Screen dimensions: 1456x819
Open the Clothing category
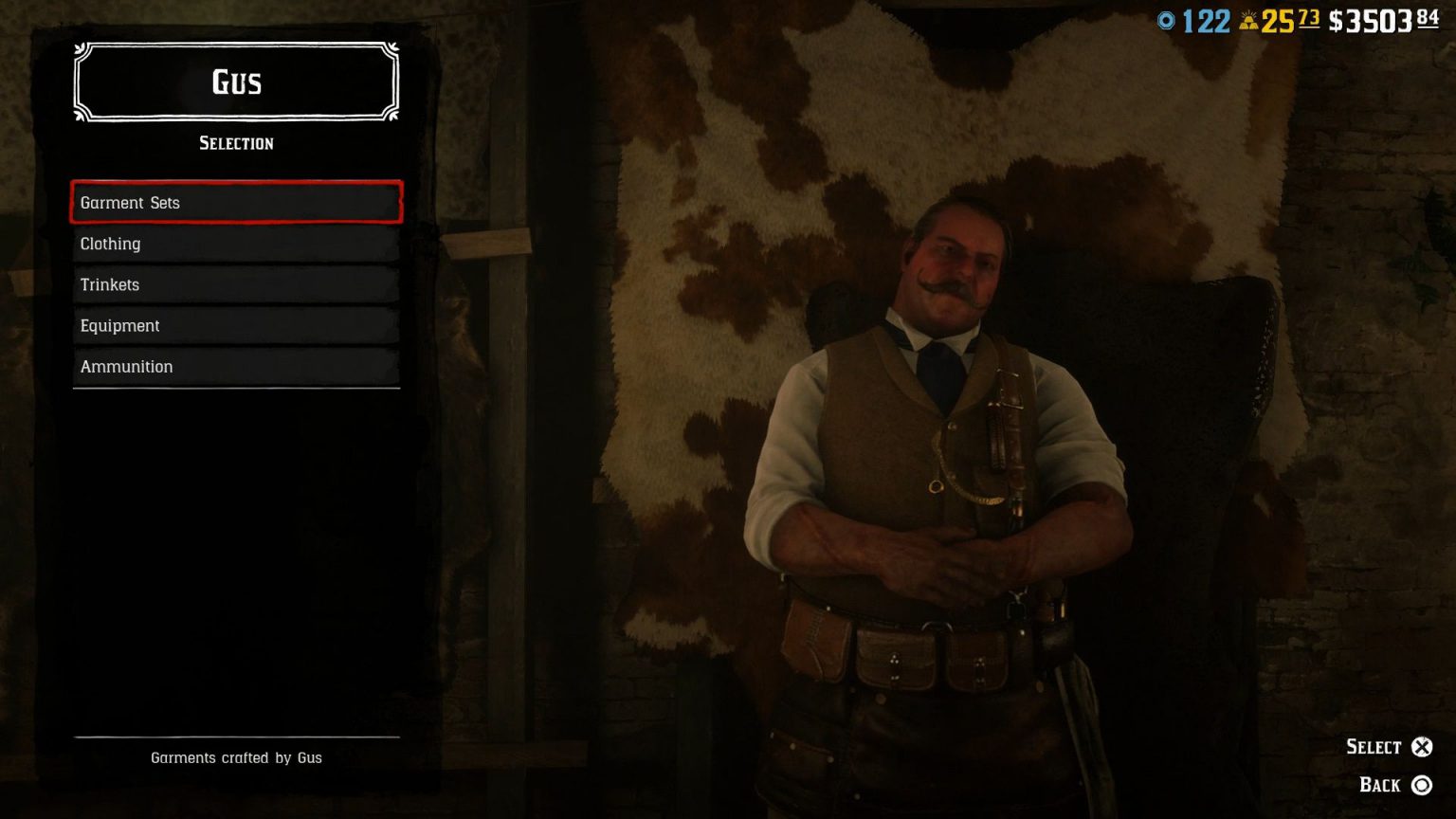point(235,244)
